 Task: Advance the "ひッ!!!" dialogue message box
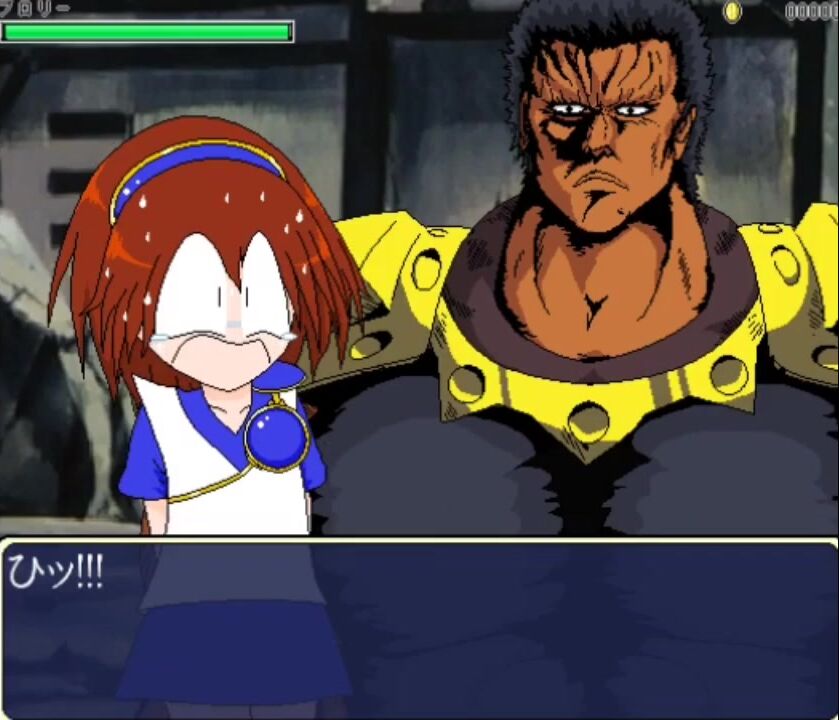point(419,628)
